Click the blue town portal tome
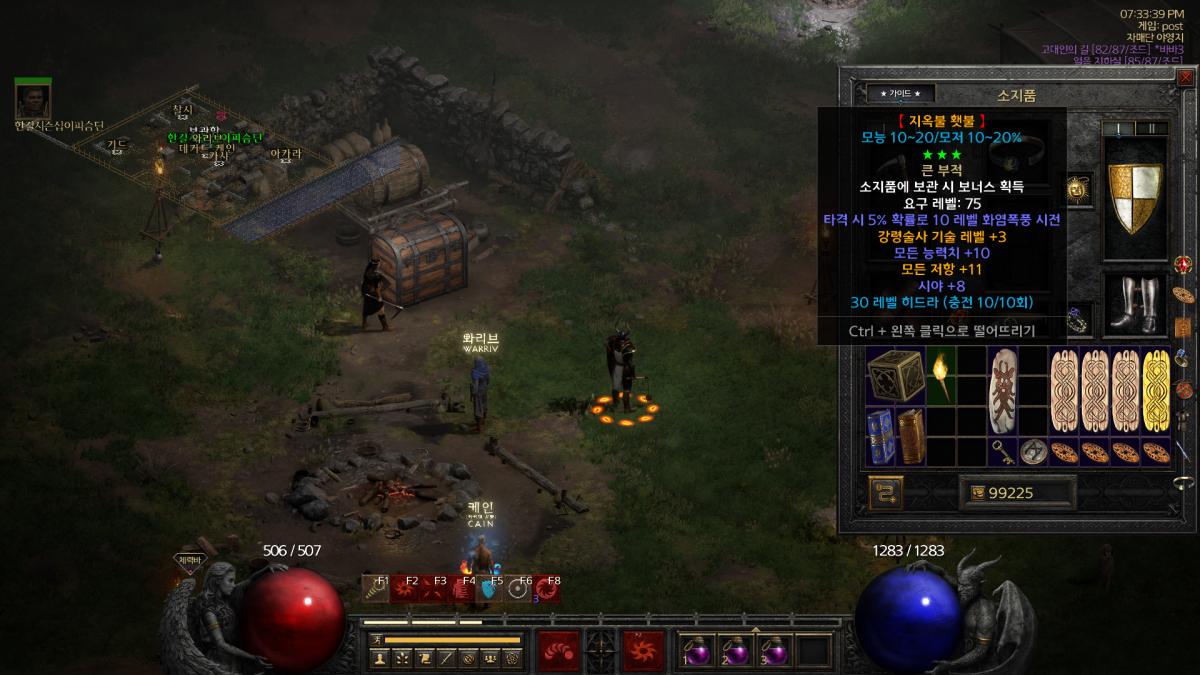Viewport: 1200px width, 675px height. 880,436
